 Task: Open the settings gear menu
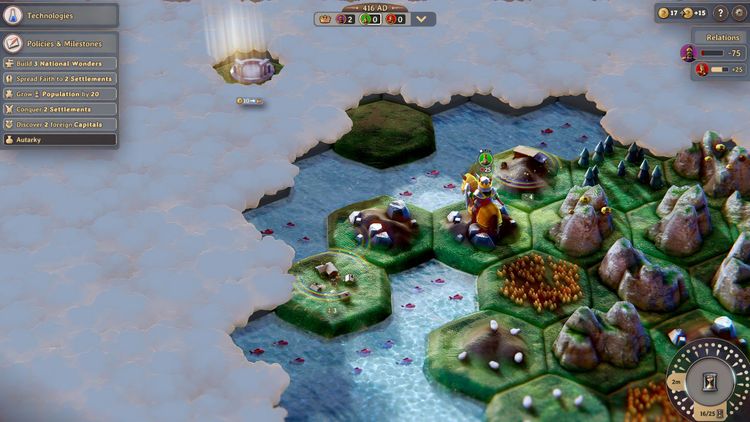pos(739,13)
